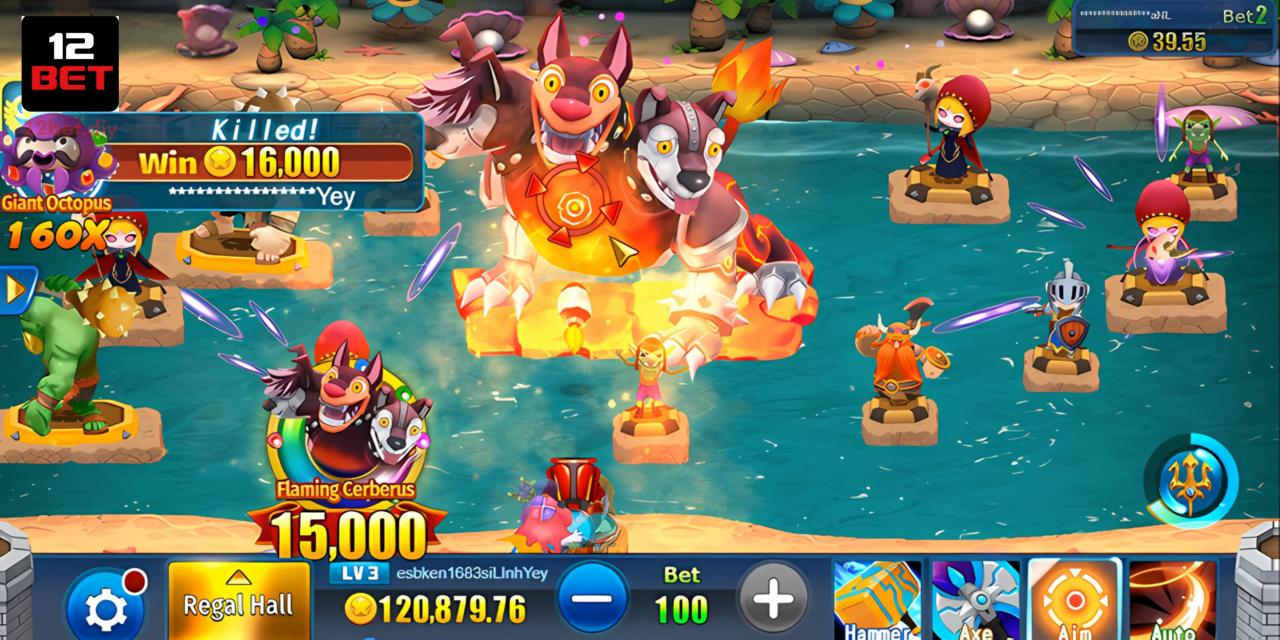Open the Regal Hall room selector
This screenshot has height=640, width=1280.
(x=239, y=601)
